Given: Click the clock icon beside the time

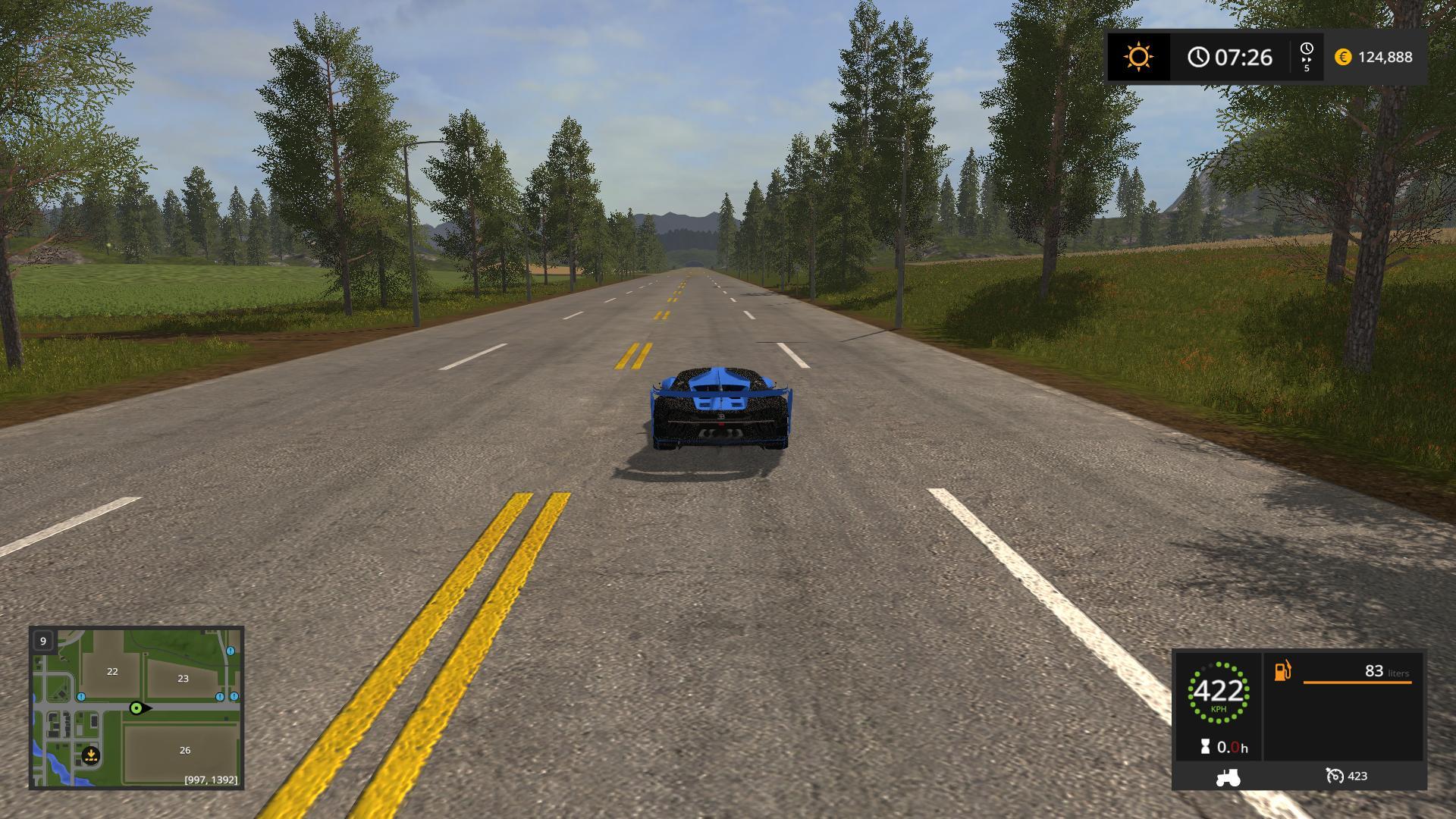Looking at the screenshot, I should tap(1198, 57).
